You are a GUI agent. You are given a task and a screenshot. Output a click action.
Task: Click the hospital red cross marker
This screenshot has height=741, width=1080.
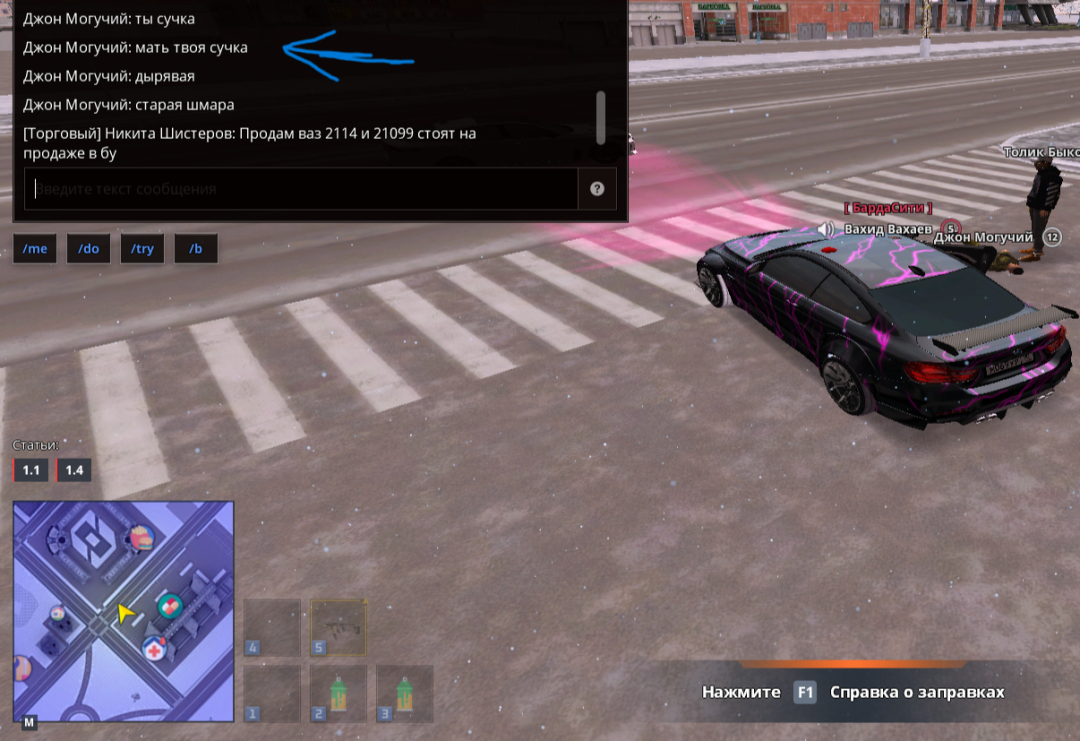point(155,648)
